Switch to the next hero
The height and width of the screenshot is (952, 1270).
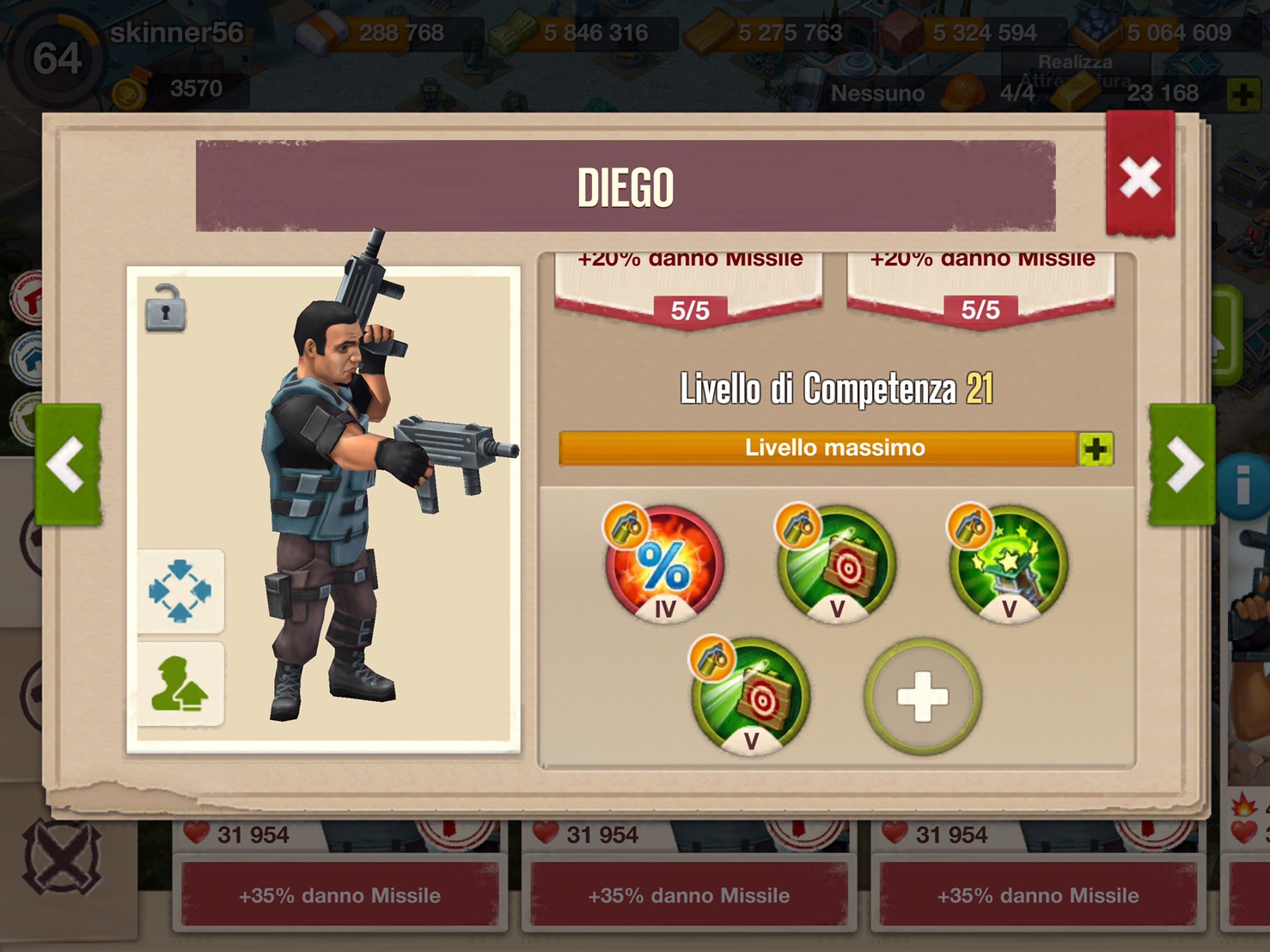coord(1182,464)
